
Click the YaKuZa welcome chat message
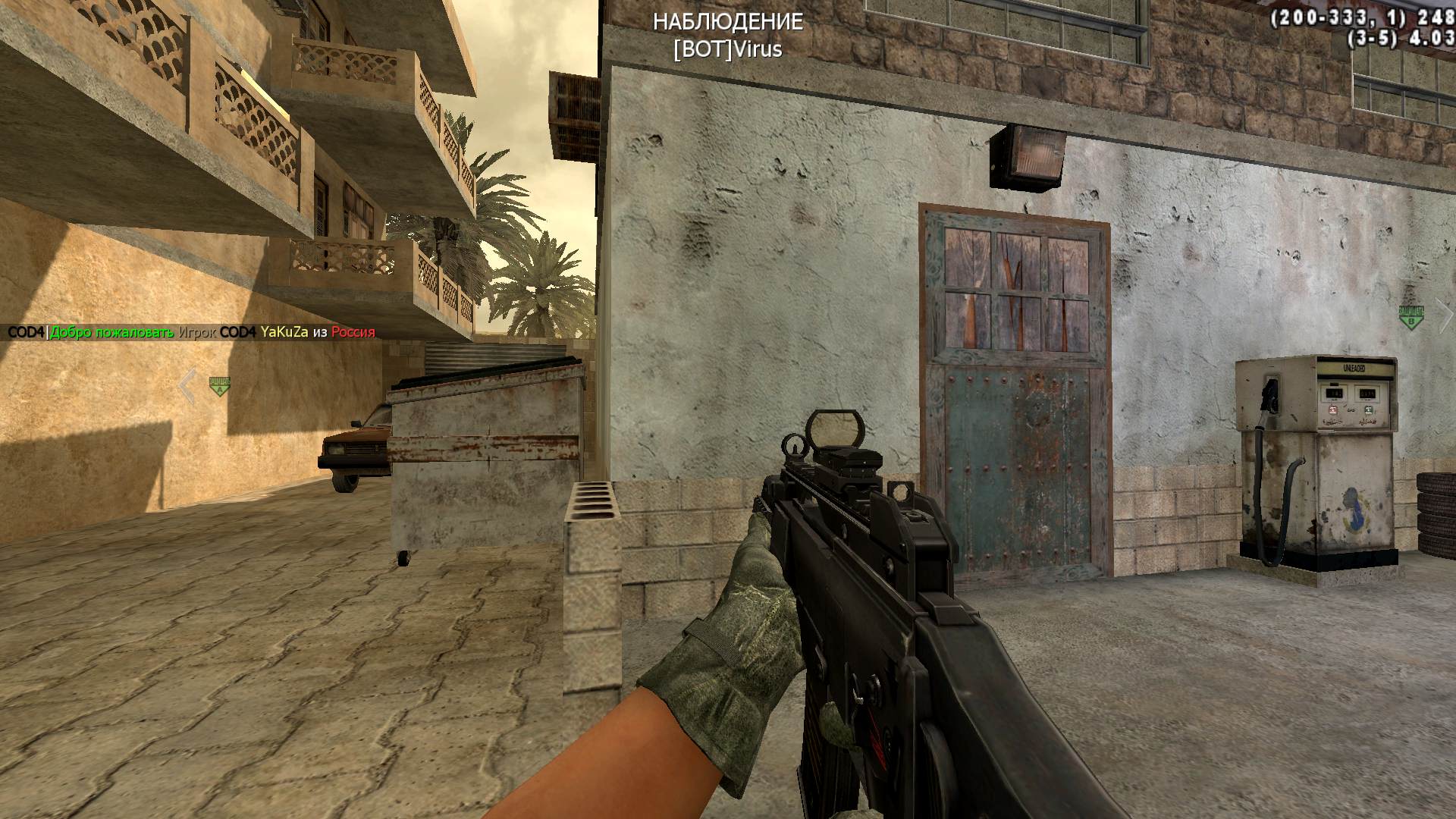pos(191,332)
